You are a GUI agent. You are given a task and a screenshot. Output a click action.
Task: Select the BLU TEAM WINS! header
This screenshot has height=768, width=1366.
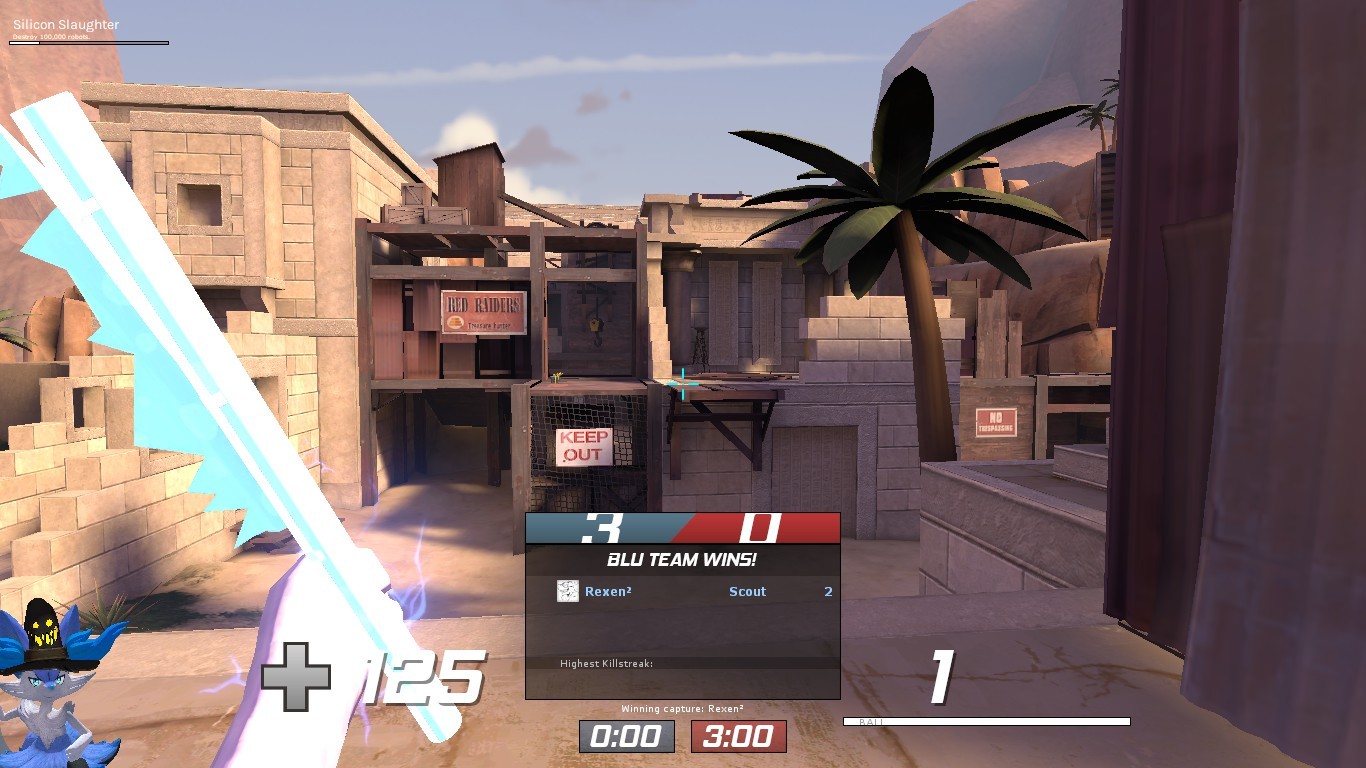683,561
